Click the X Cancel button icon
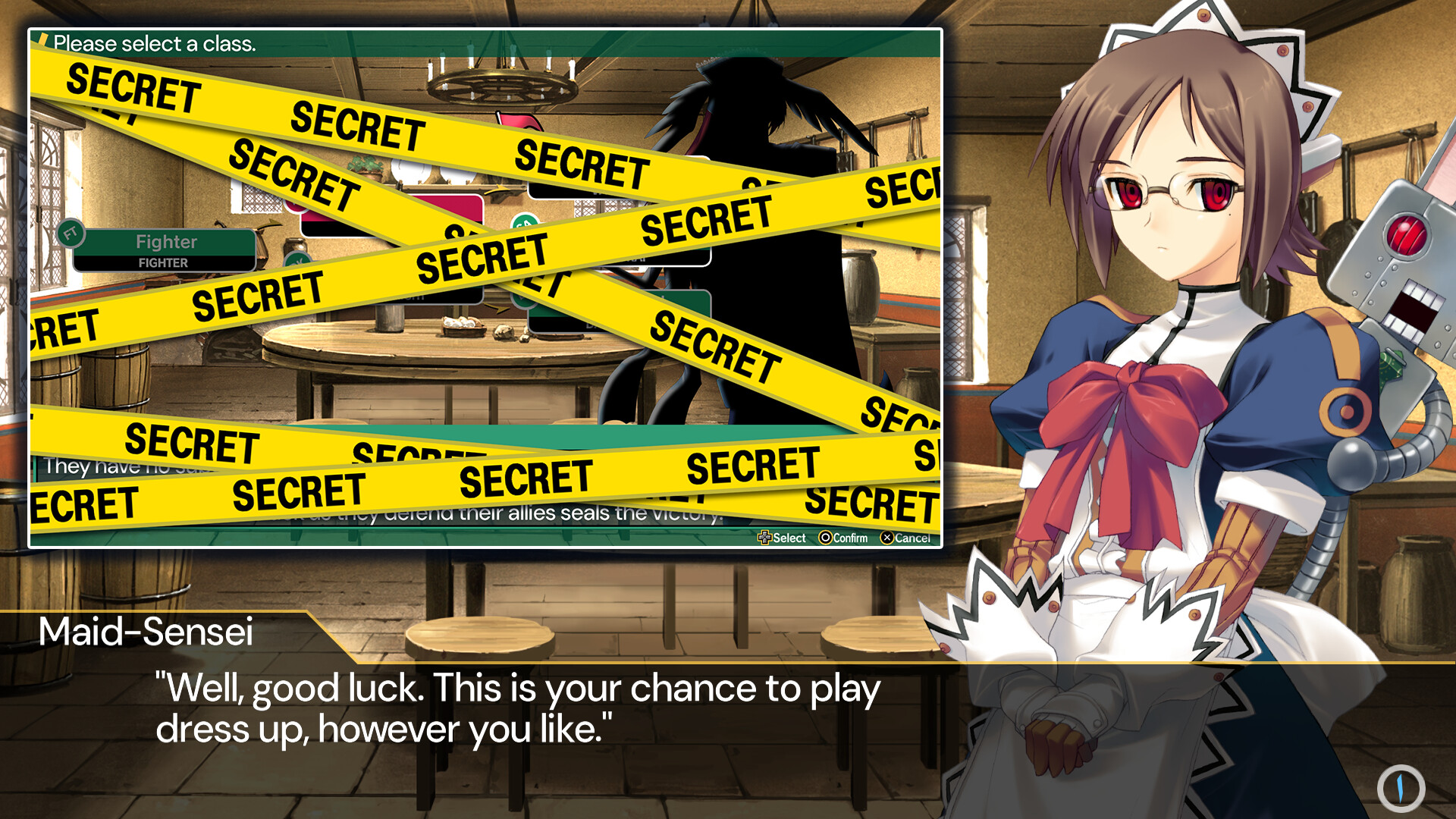 tap(886, 538)
